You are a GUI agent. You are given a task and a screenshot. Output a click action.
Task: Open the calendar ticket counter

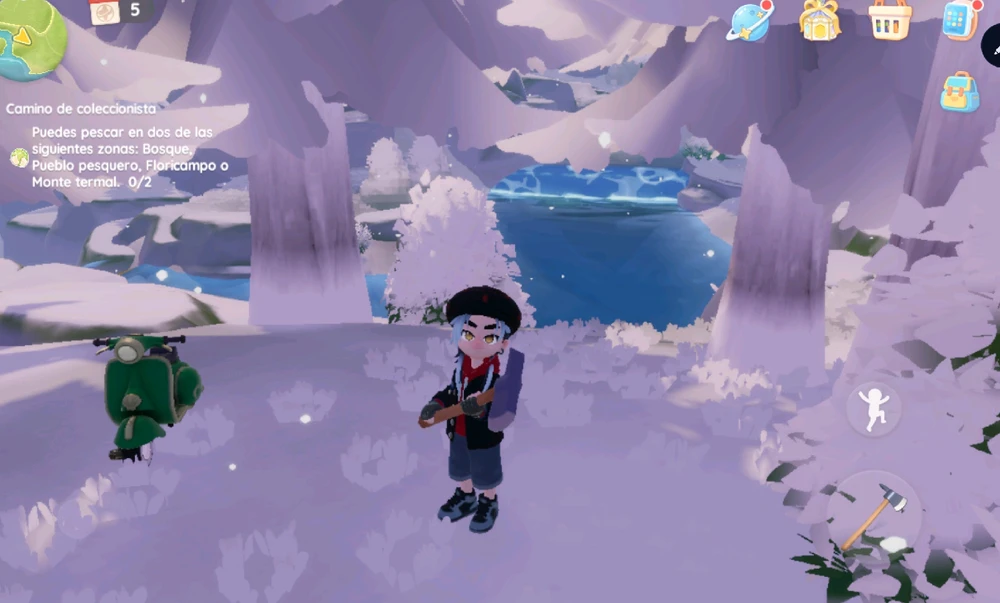tap(119, 11)
